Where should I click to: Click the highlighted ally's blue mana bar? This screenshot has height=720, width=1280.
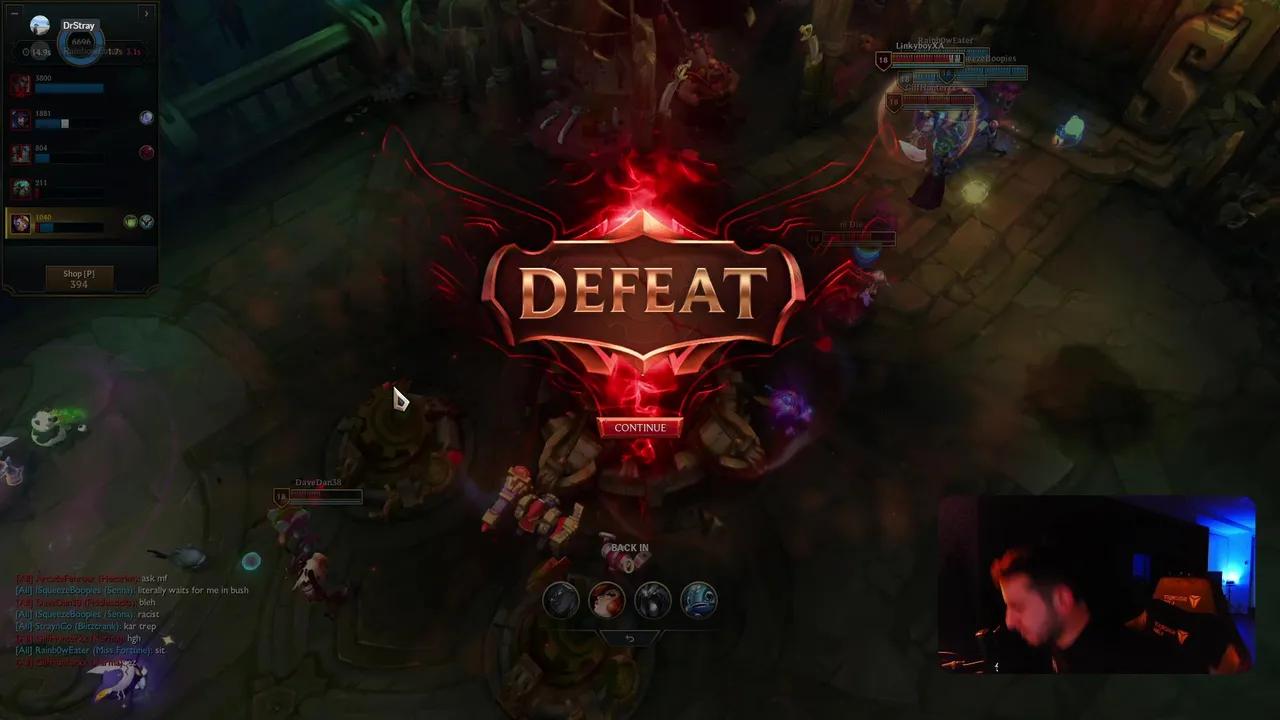coord(47,229)
